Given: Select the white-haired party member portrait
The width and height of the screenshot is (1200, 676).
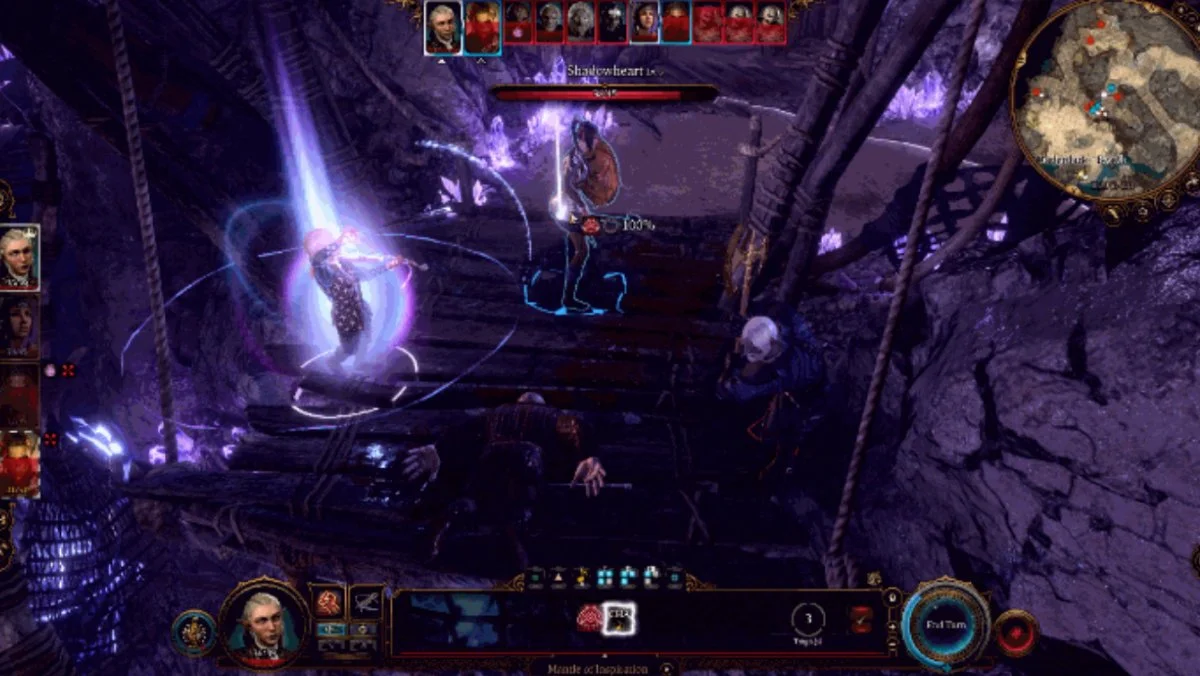Looking at the screenshot, I should [x=19, y=257].
